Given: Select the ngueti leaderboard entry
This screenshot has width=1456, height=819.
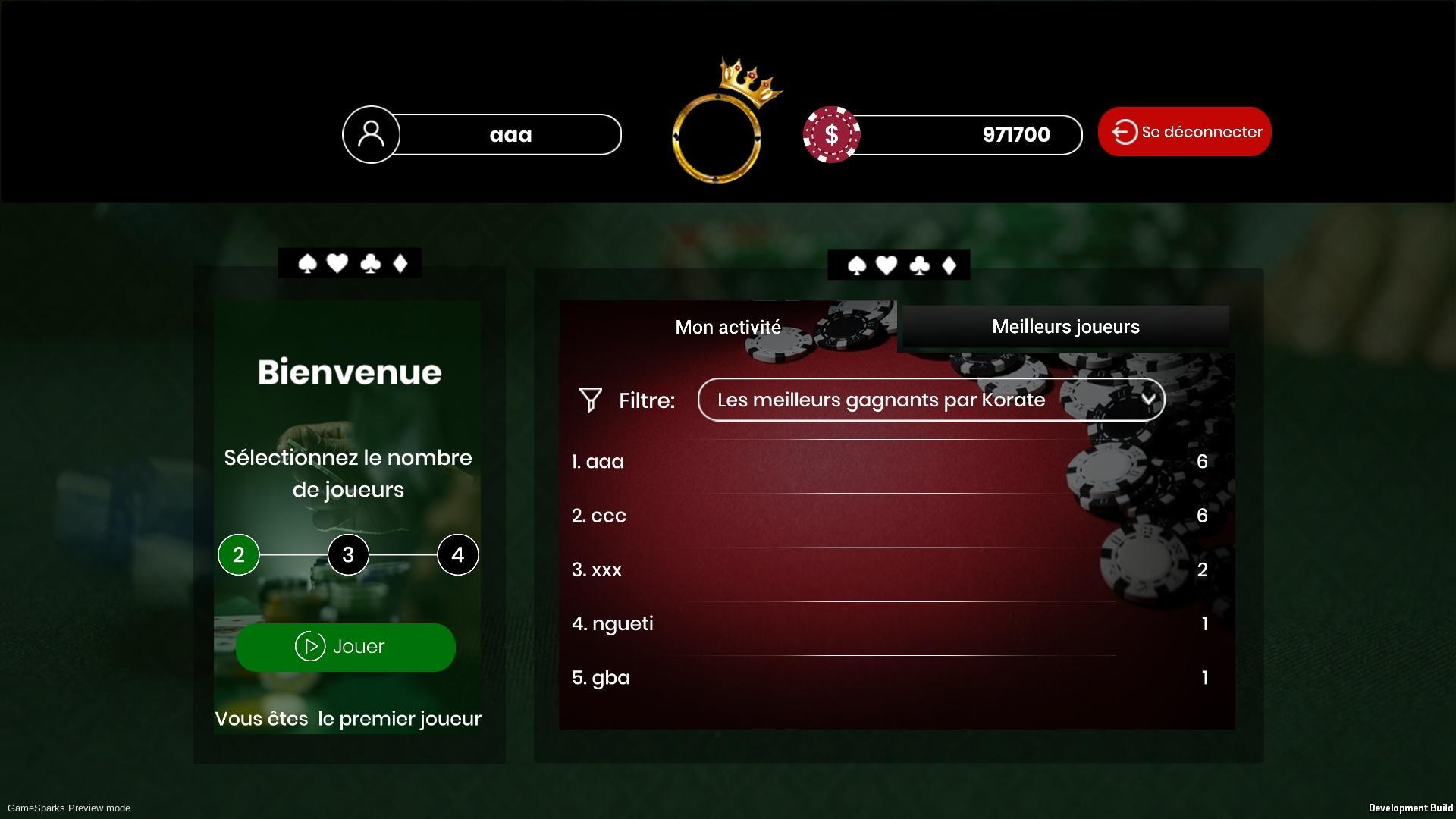Looking at the screenshot, I should point(889,623).
